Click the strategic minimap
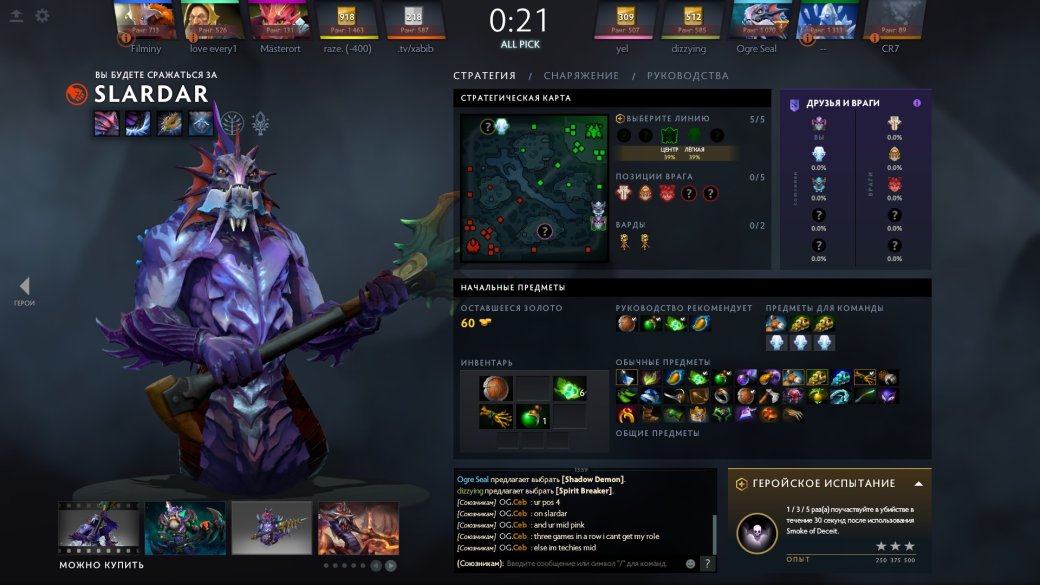 [x=533, y=188]
